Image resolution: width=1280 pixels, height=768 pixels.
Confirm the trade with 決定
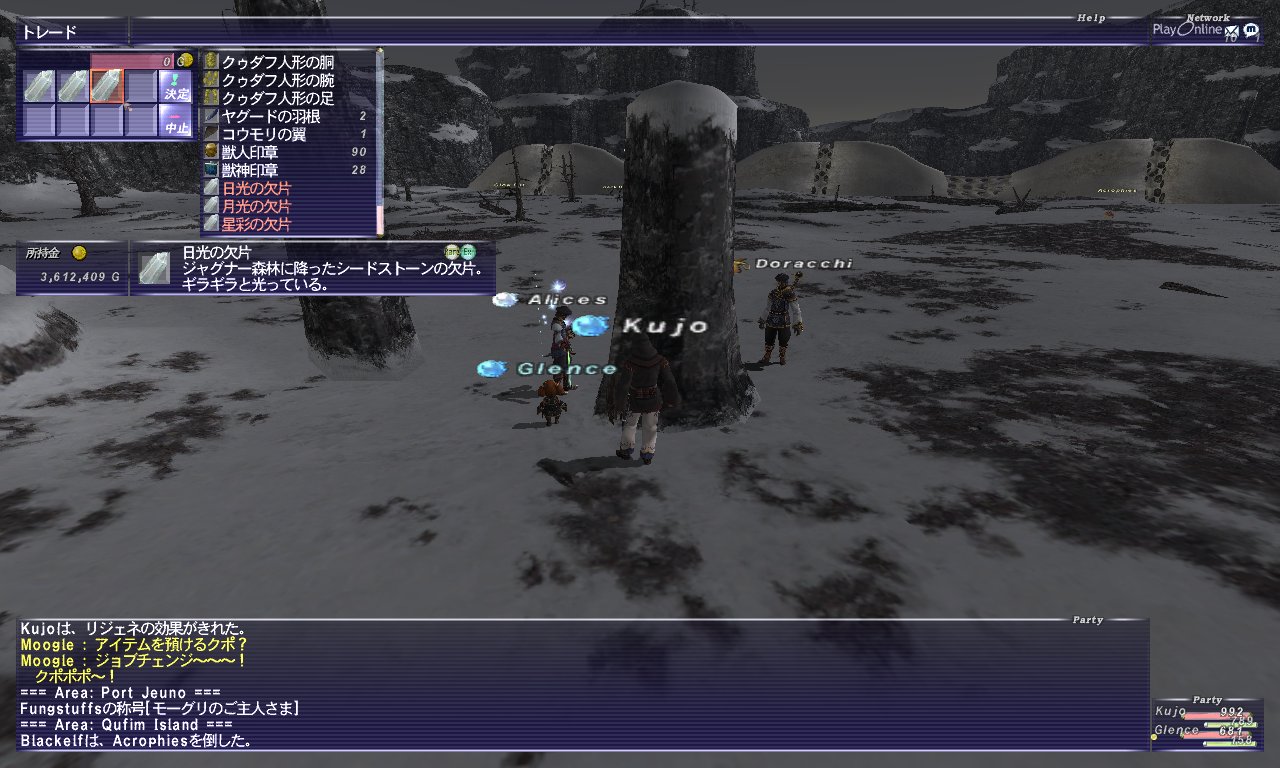pyautogui.click(x=175, y=86)
